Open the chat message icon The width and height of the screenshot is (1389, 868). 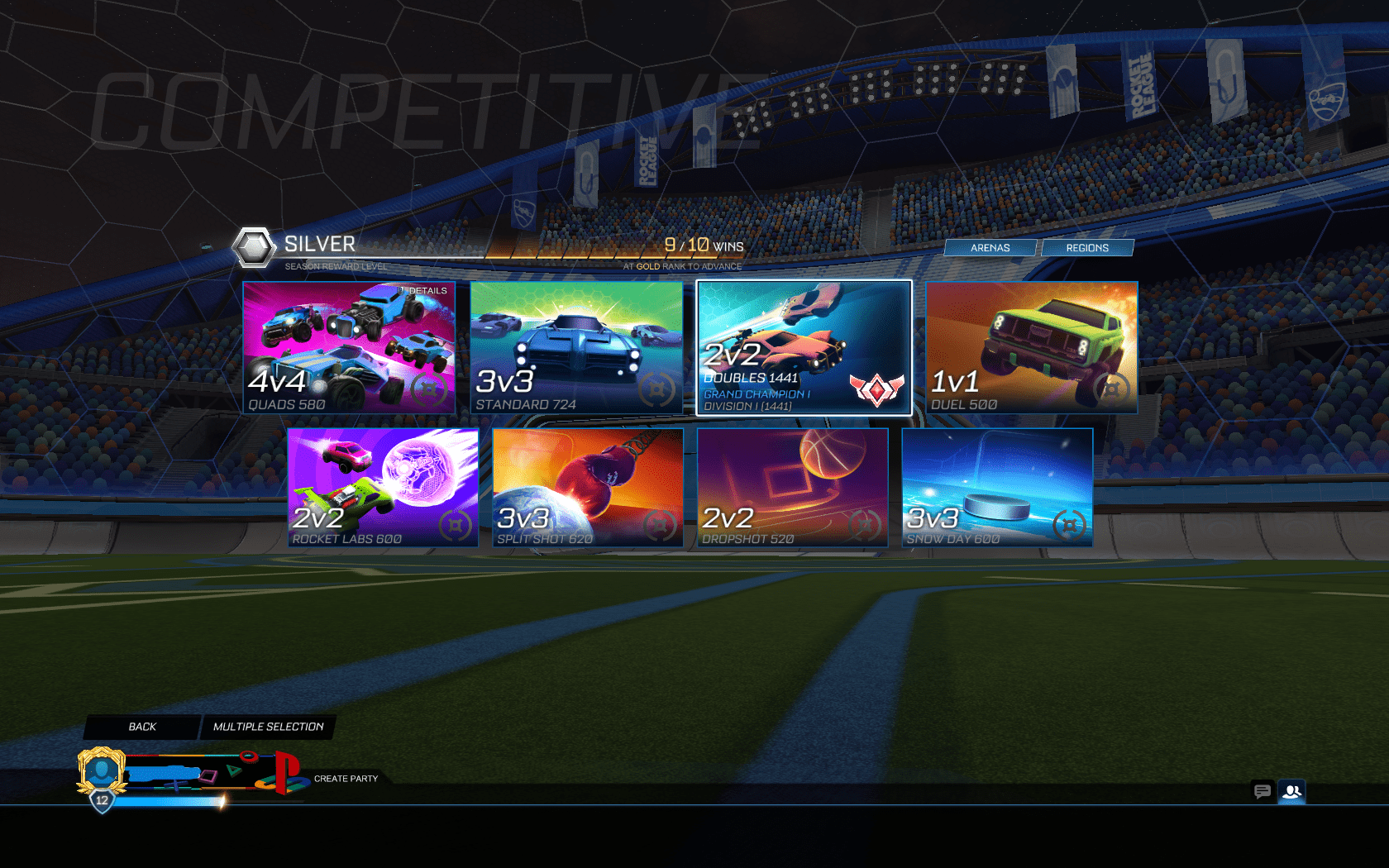[1263, 792]
